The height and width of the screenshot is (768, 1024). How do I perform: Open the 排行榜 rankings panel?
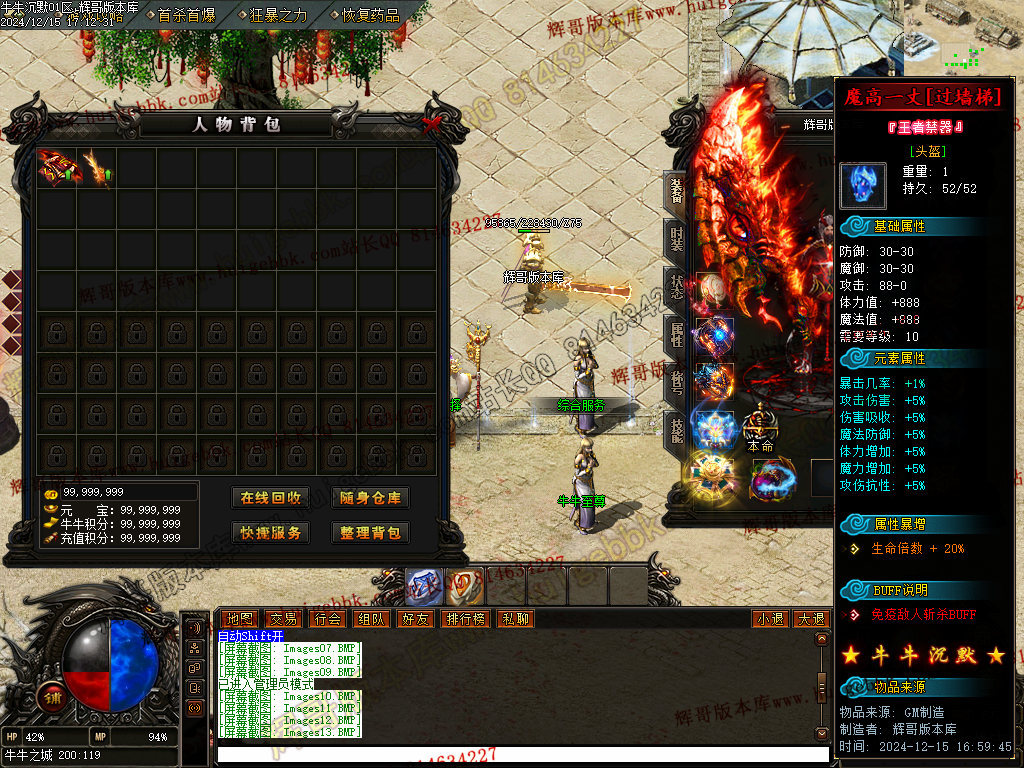coord(465,619)
